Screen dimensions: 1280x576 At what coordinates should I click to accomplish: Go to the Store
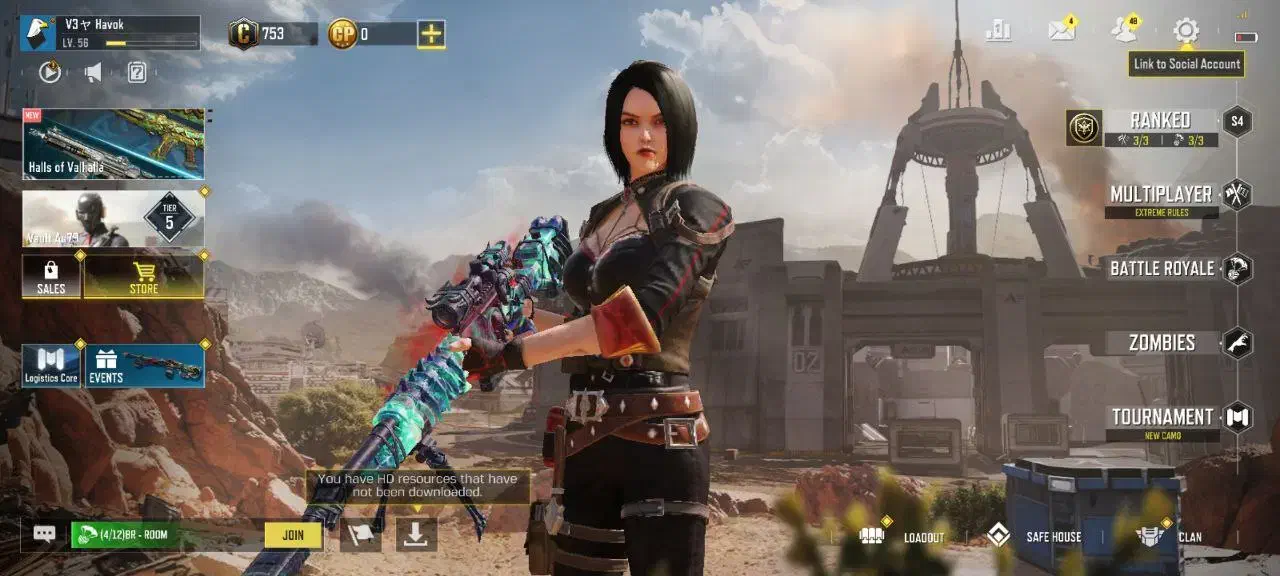(x=144, y=276)
